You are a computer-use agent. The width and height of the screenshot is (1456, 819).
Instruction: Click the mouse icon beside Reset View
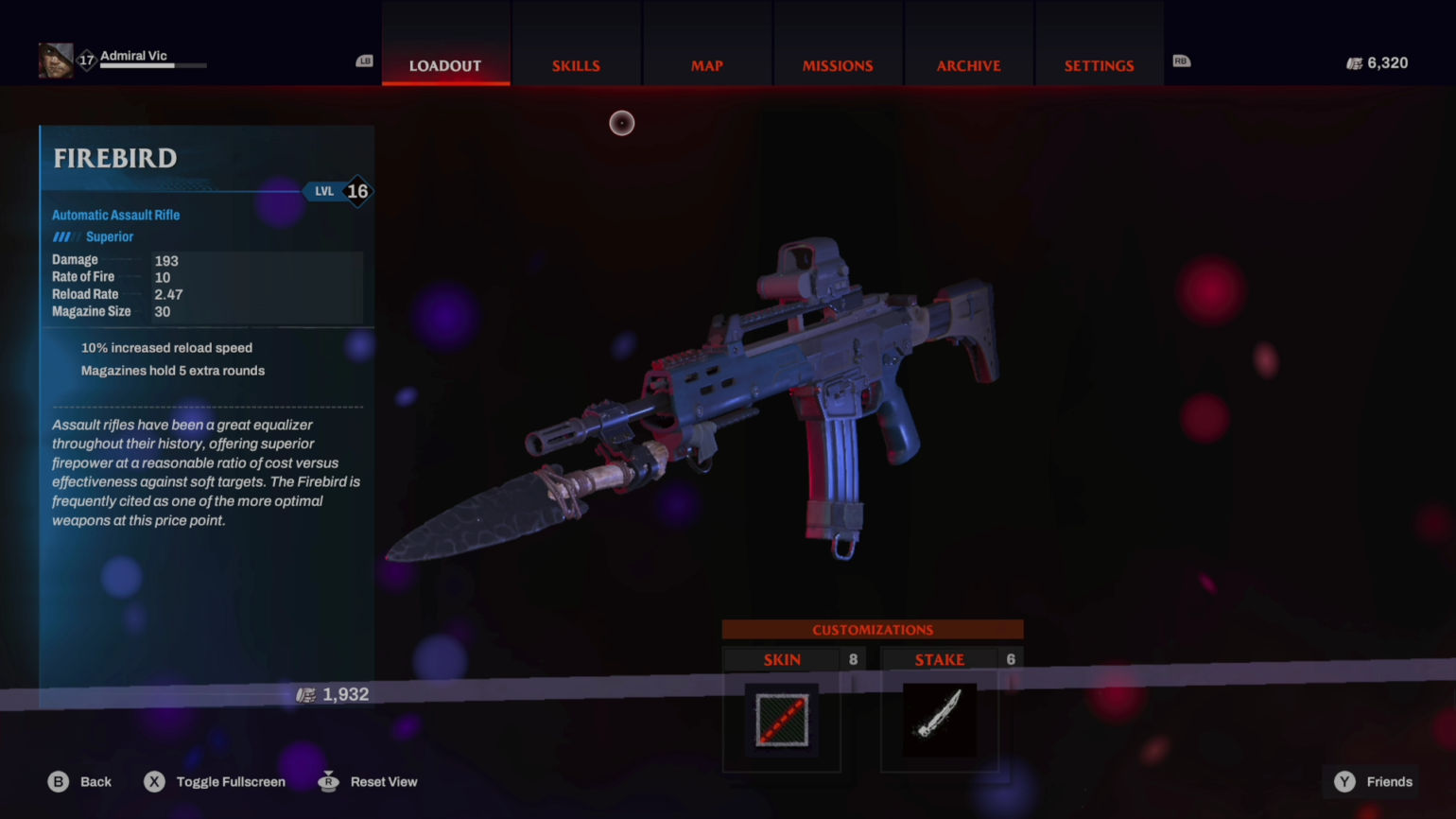click(x=328, y=781)
